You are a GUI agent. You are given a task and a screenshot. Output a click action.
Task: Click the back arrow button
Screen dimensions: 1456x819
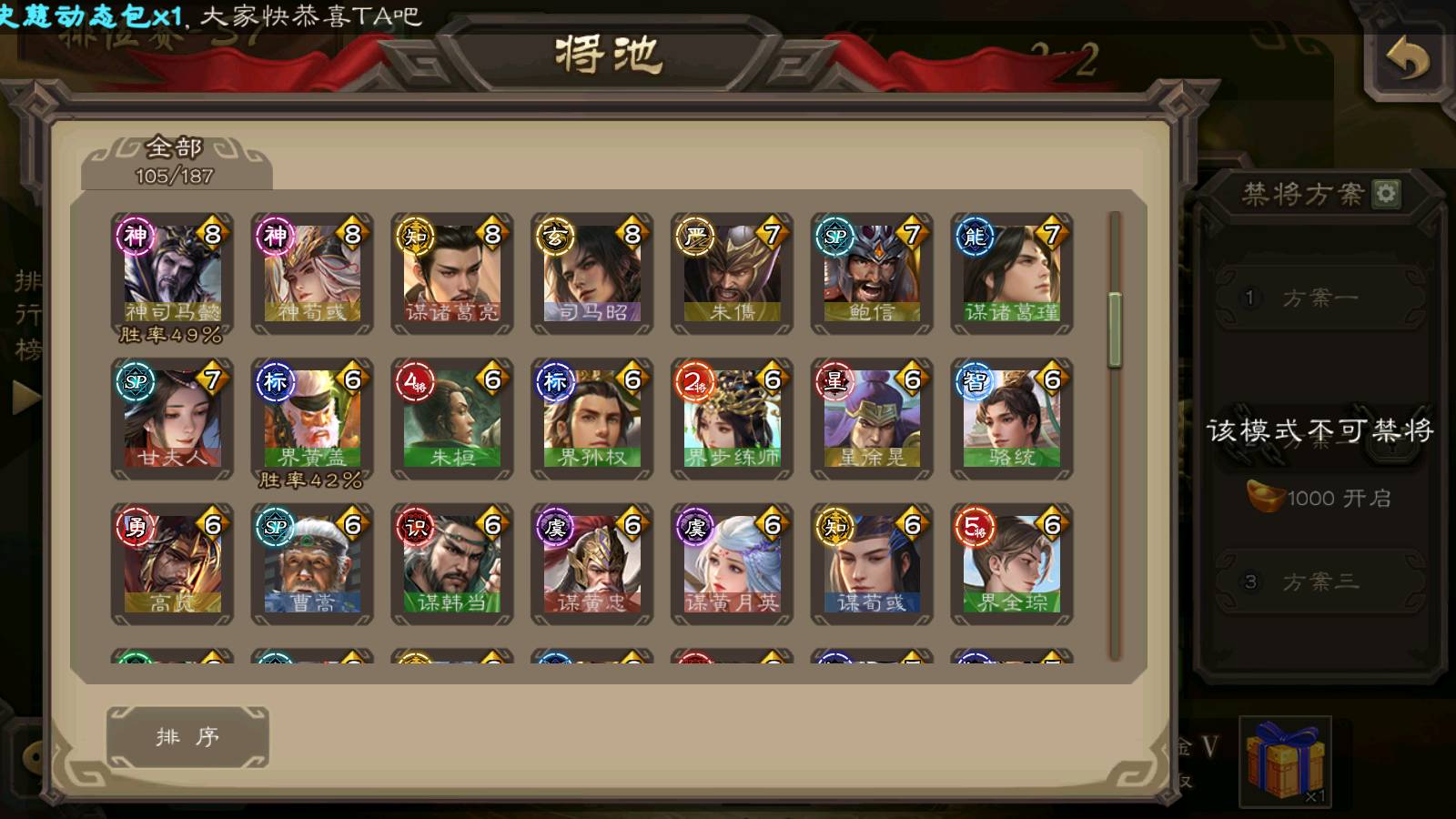(x=1408, y=62)
